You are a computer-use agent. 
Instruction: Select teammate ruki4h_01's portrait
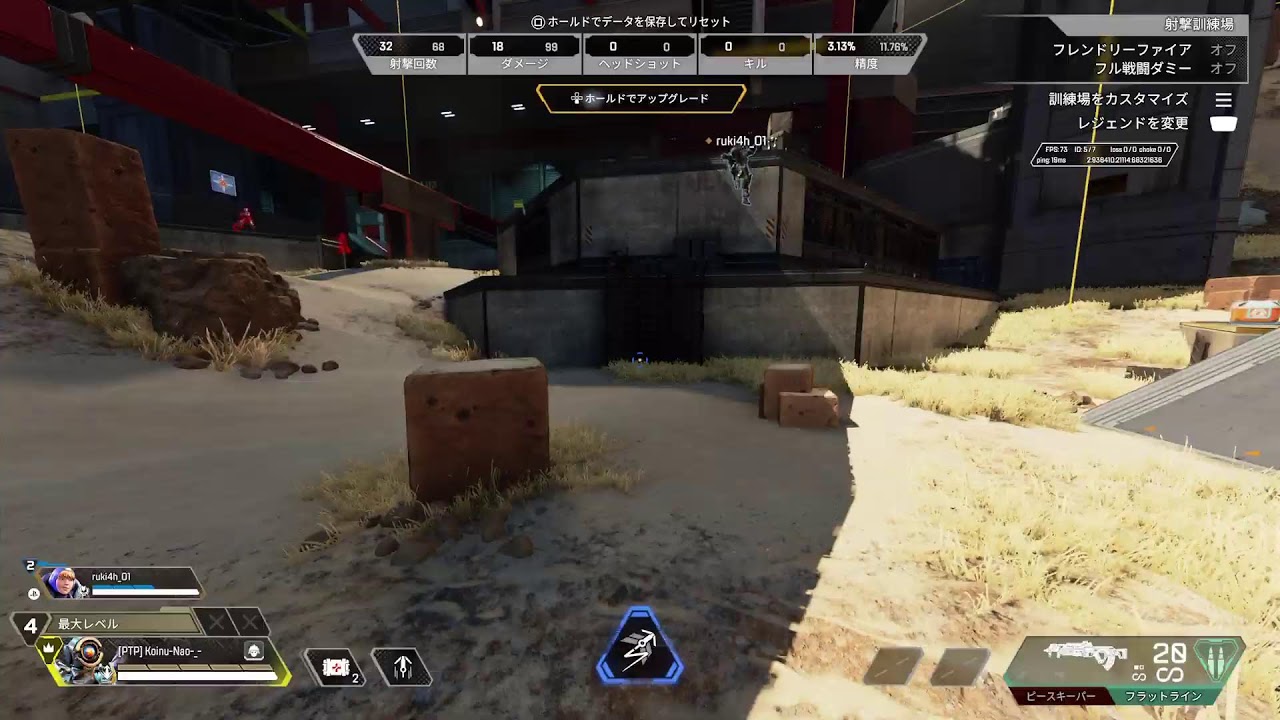pyautogui.click(x=62, y=581)
